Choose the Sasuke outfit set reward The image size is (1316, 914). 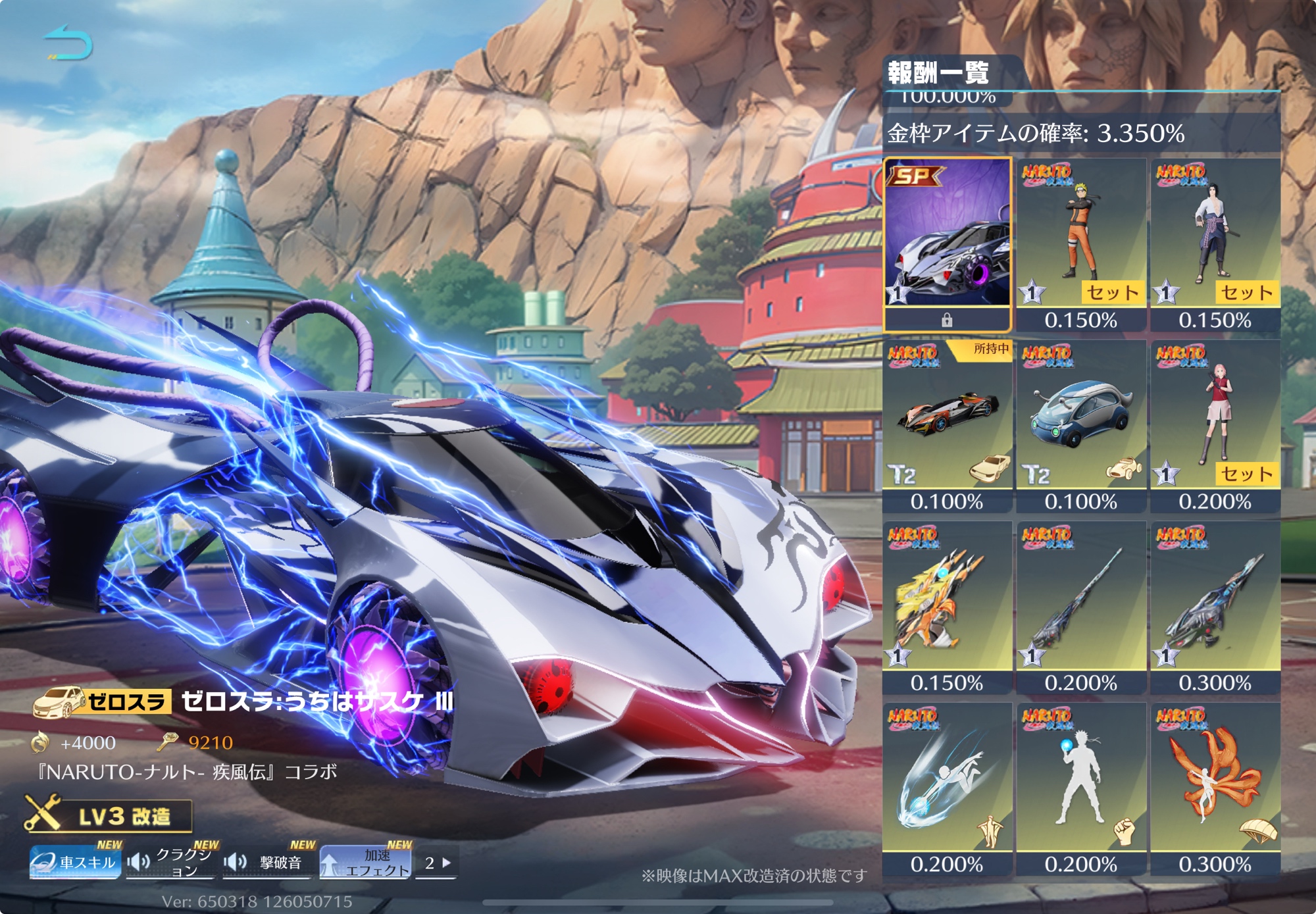1215,243
